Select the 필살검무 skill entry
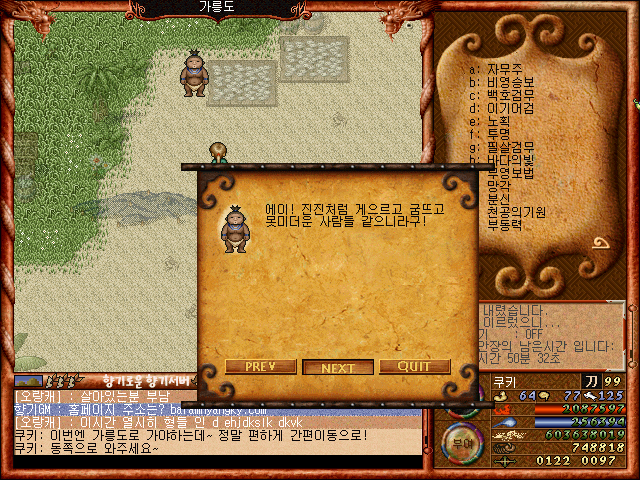This screenshot has width=640, height=480. [509, 147]
